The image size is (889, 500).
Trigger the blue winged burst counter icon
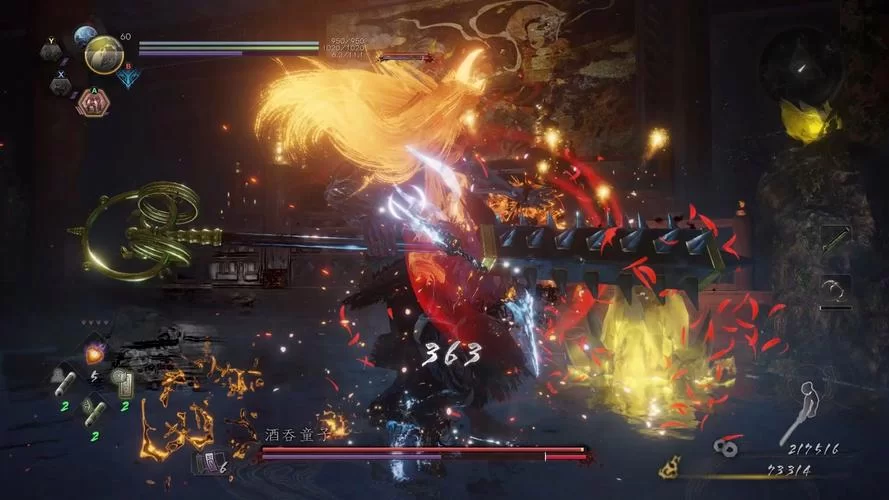(128, 77)
